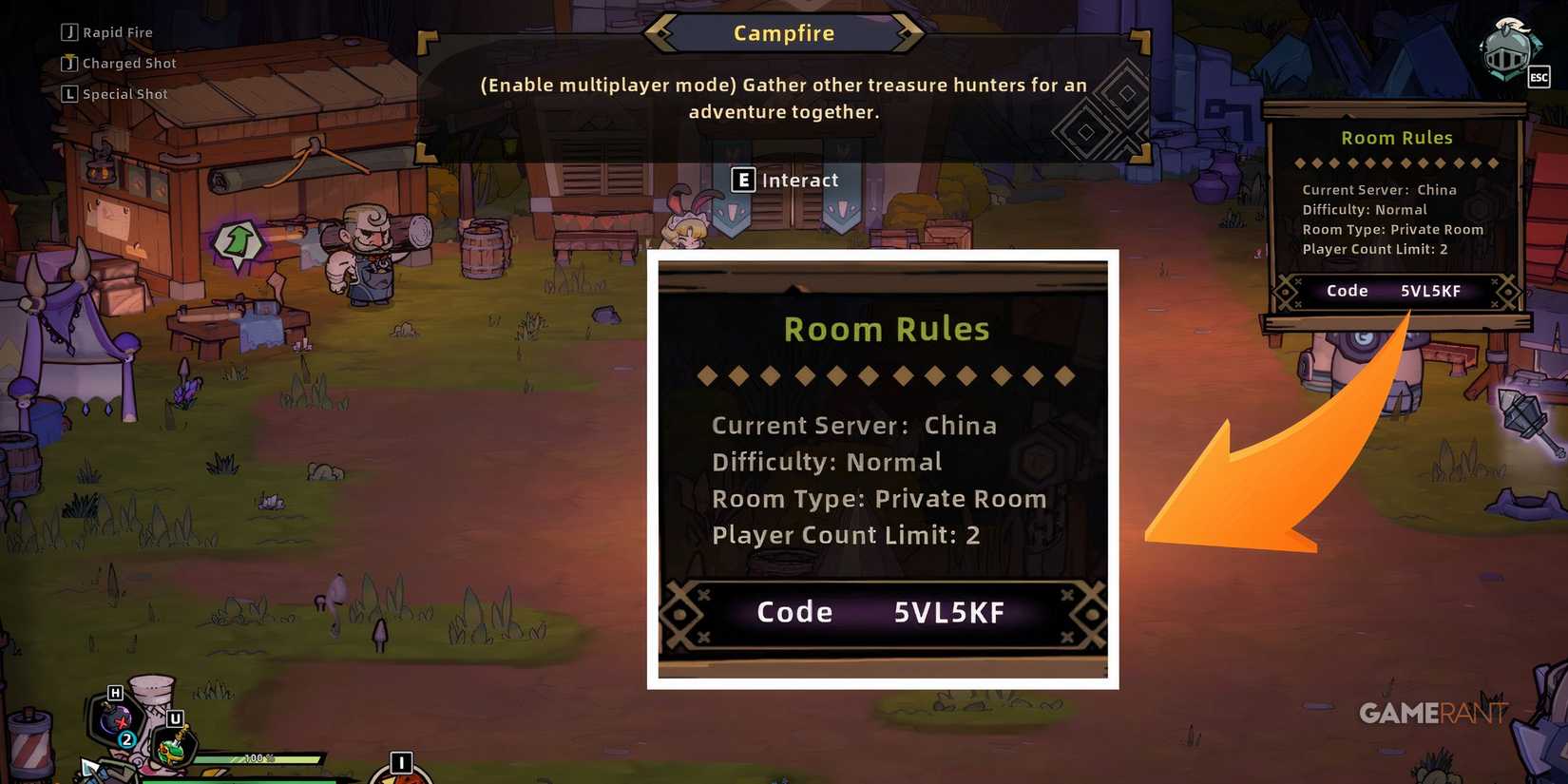Click the Room Rules header on the sidebar
1568x784 pixels.
(x=1396, y=137)
